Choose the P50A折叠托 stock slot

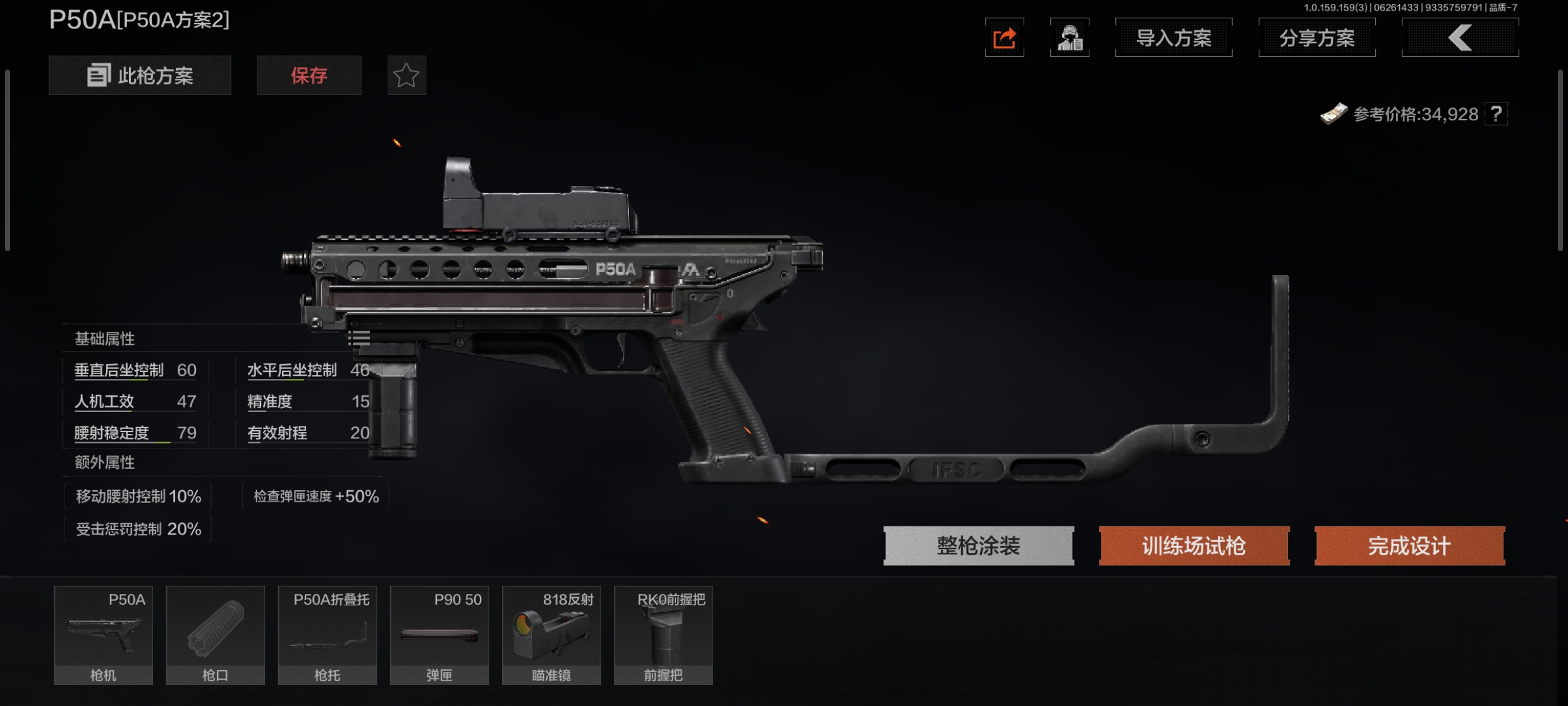tap(328, 635)
